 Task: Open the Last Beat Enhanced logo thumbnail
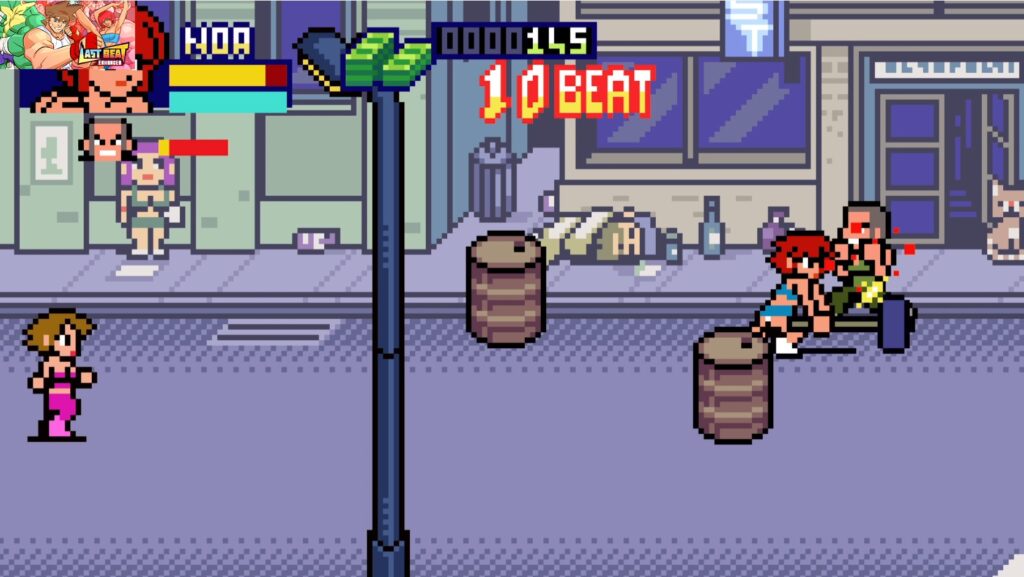coord(68,33)
